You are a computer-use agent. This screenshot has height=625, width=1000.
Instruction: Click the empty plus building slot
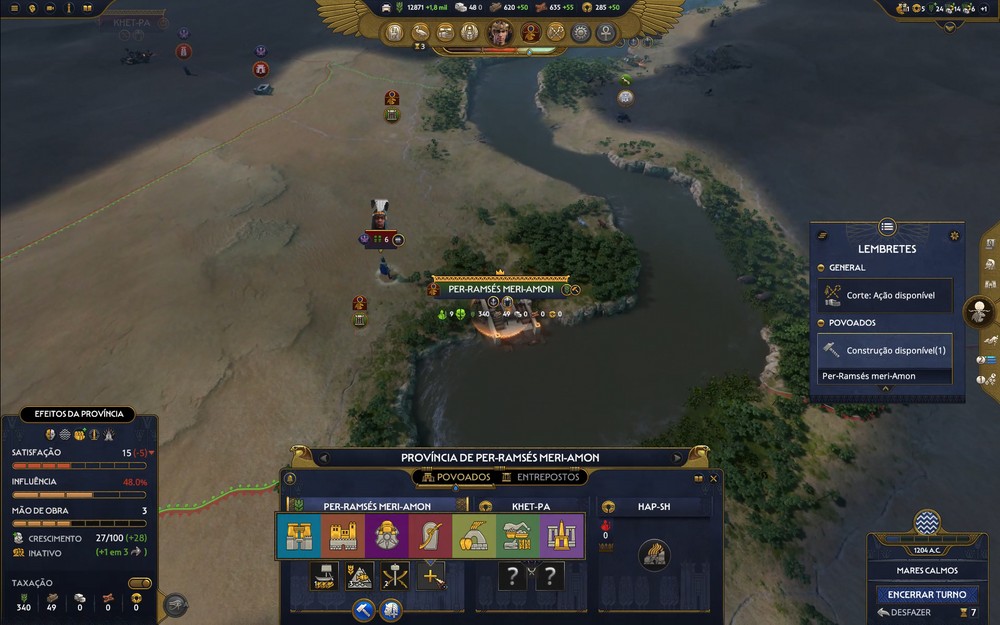[x=431, y=576]
